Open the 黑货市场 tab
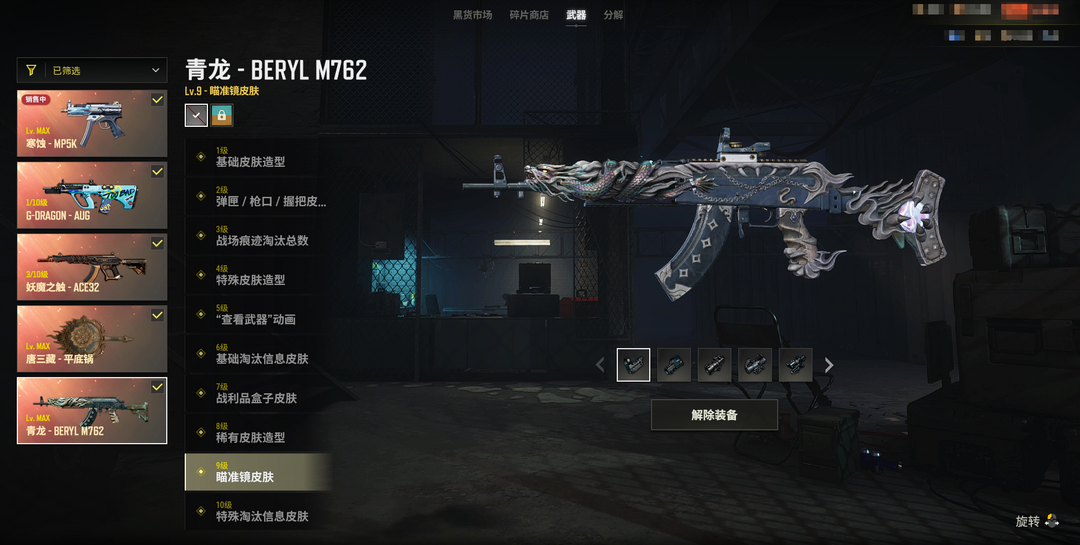The width and height of the screenshot is (1080, 545). (472, 15)
